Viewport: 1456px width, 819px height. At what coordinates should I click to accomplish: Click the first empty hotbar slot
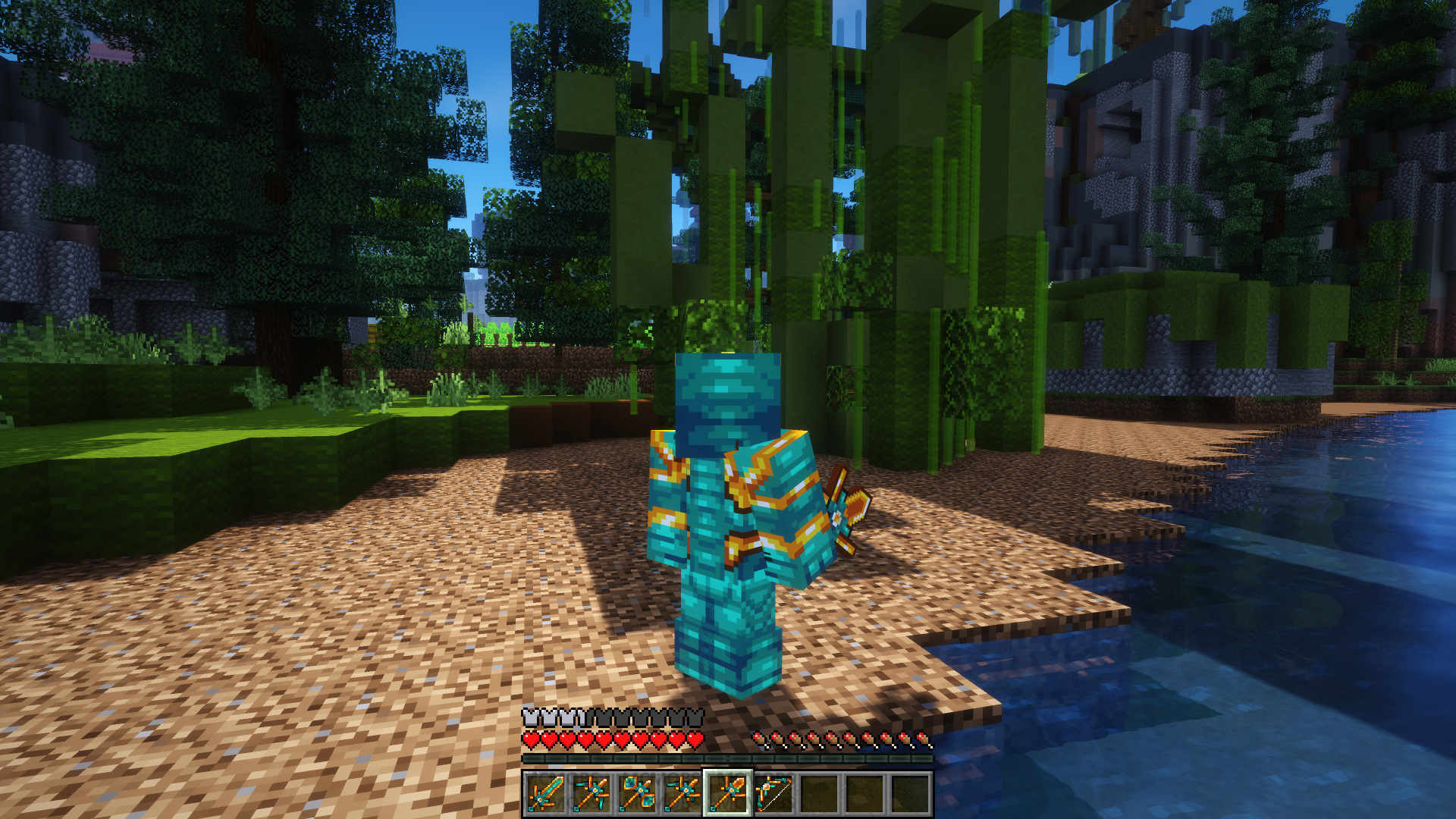click(820, 793)
